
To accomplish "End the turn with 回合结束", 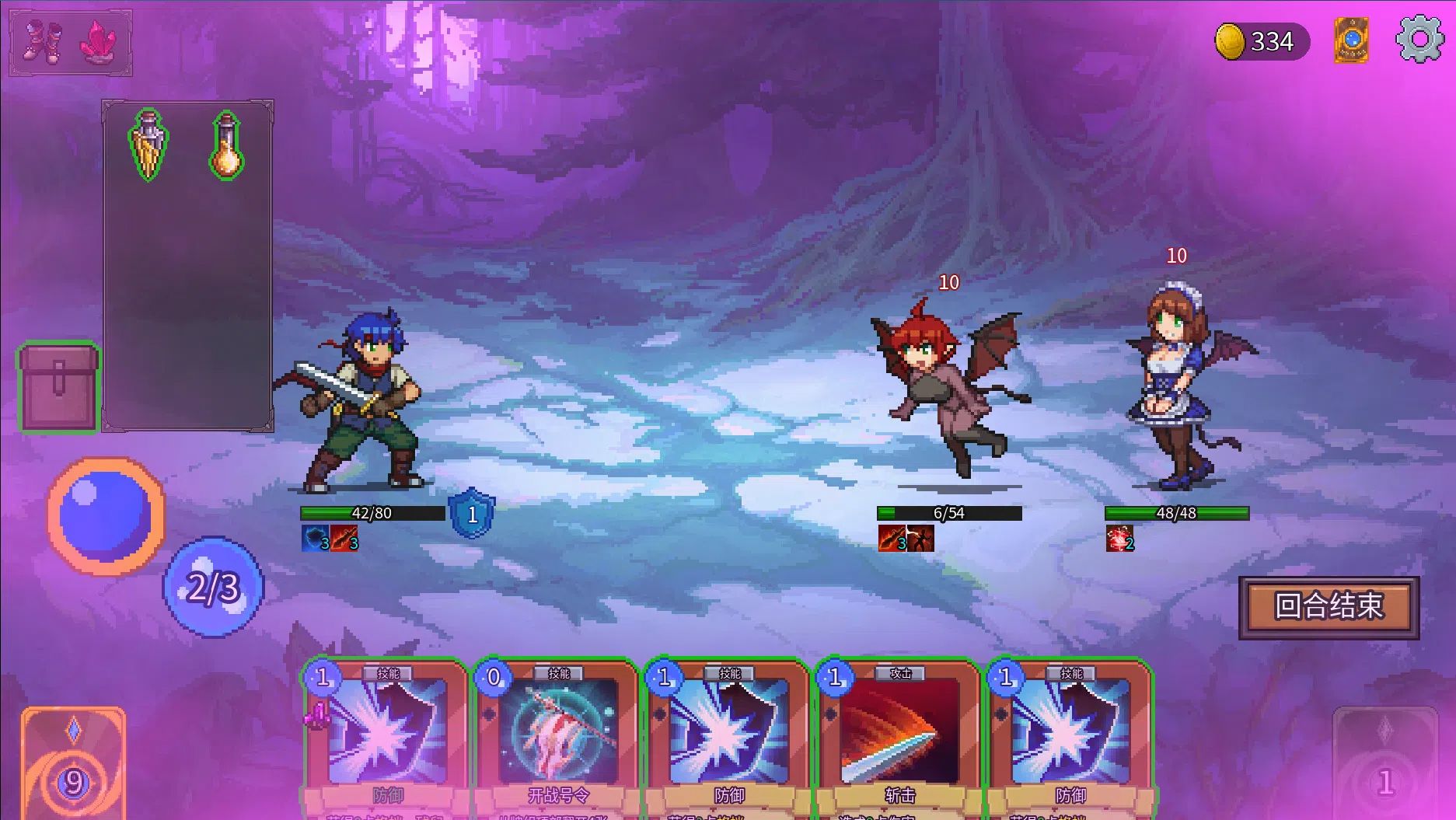I will (x=1329, y=607).
